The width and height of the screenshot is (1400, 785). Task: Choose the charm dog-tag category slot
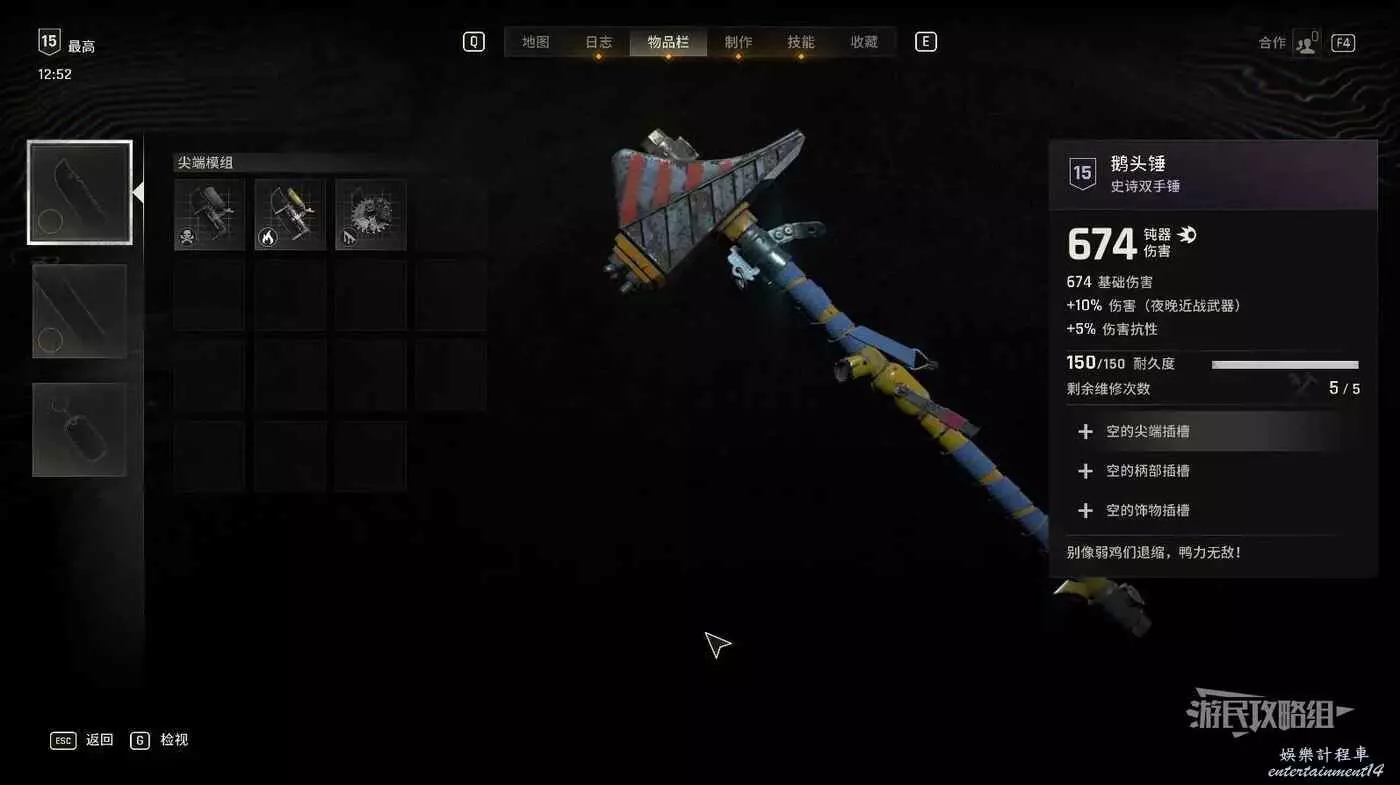pyautogui.click(x=80, y=430)
